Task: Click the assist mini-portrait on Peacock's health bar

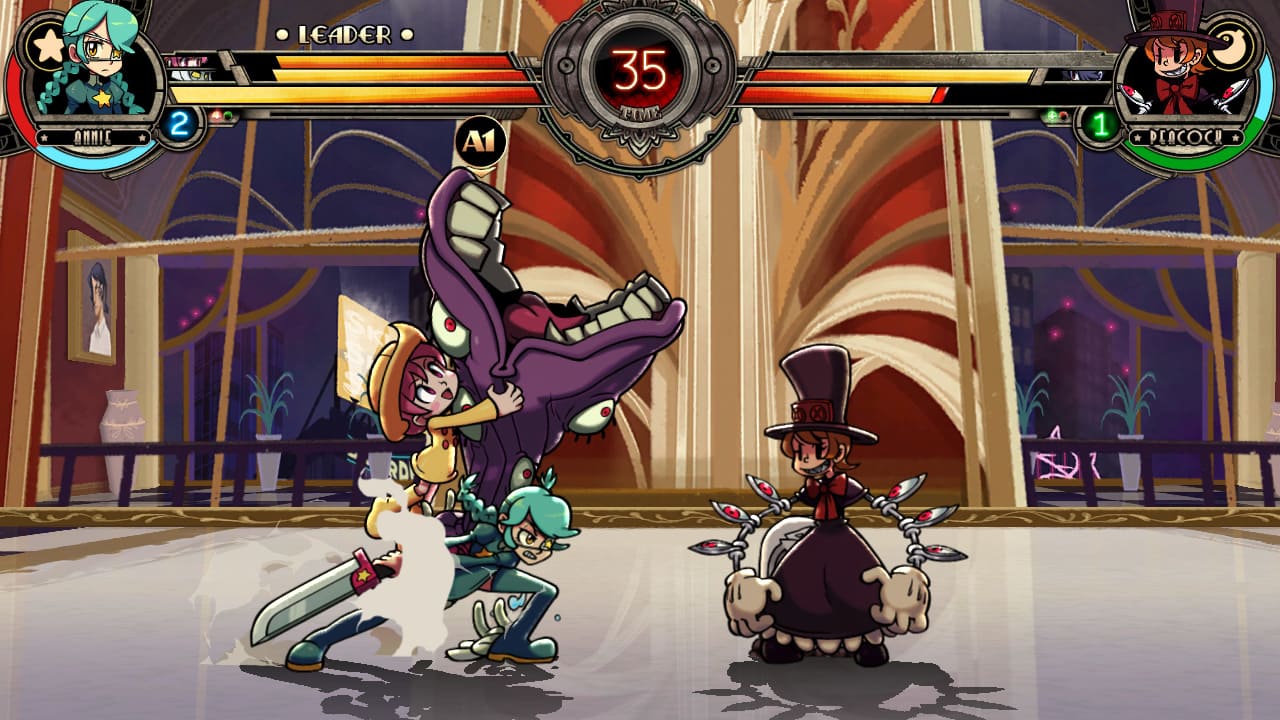Action: (x=1084, y=76)
